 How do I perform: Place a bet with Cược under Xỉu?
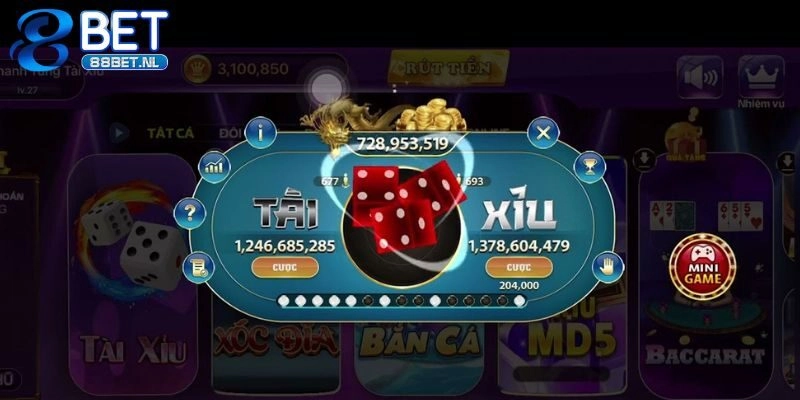click(x=515, y=267)
